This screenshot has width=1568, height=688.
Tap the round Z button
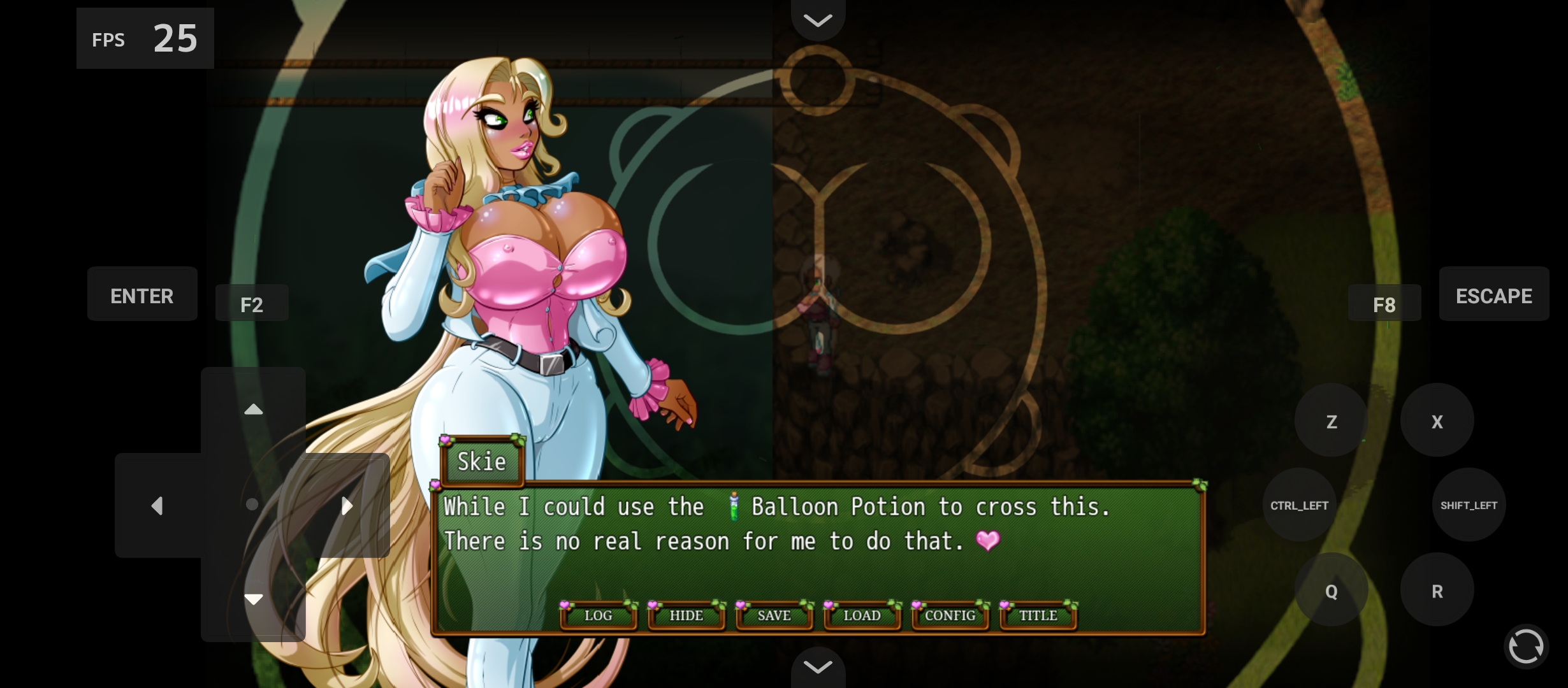click(x=1331, y=421)
